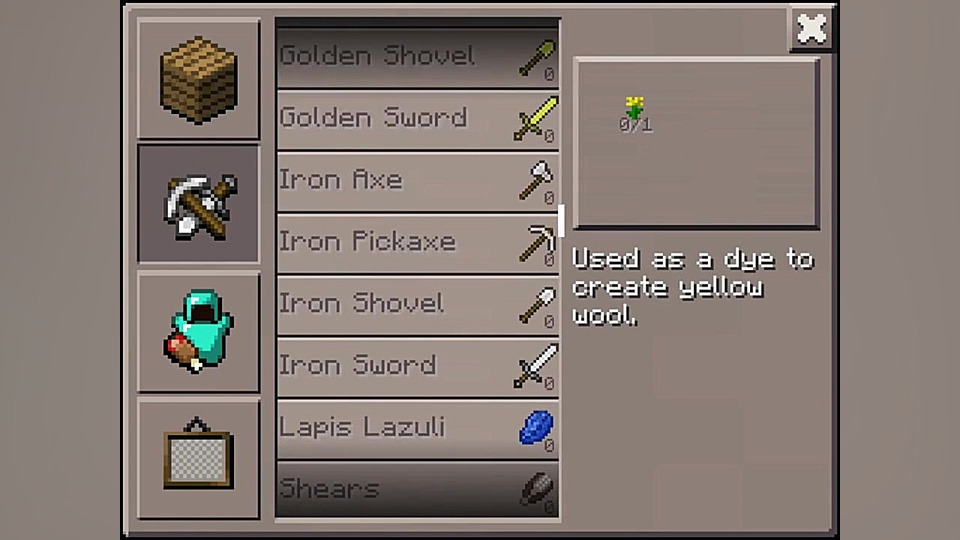Tap the yellow flower ingredient slot
The width and height of the screenshot is (960, 540).
pos(634,112)
